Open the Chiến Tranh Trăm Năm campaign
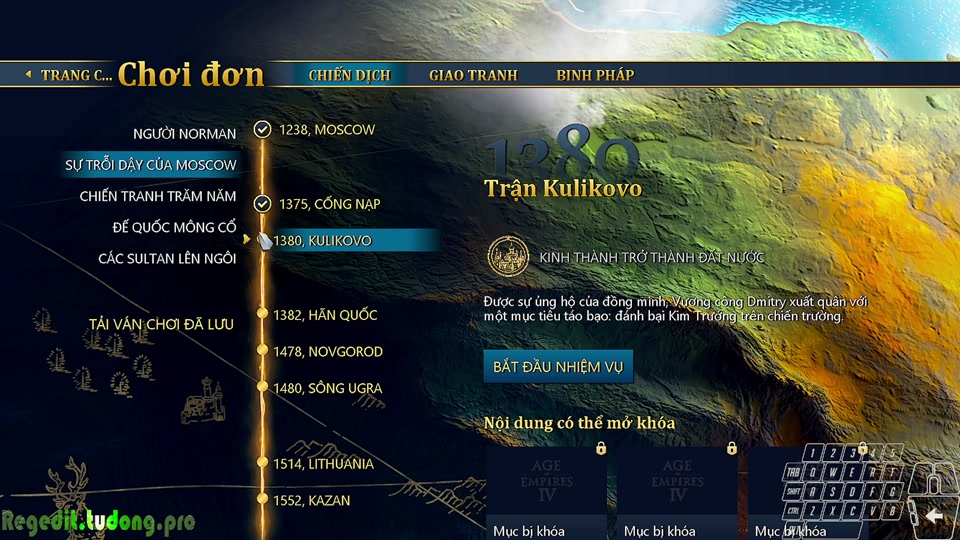Screen dimensions: 960x540 [x=158, y=196]
